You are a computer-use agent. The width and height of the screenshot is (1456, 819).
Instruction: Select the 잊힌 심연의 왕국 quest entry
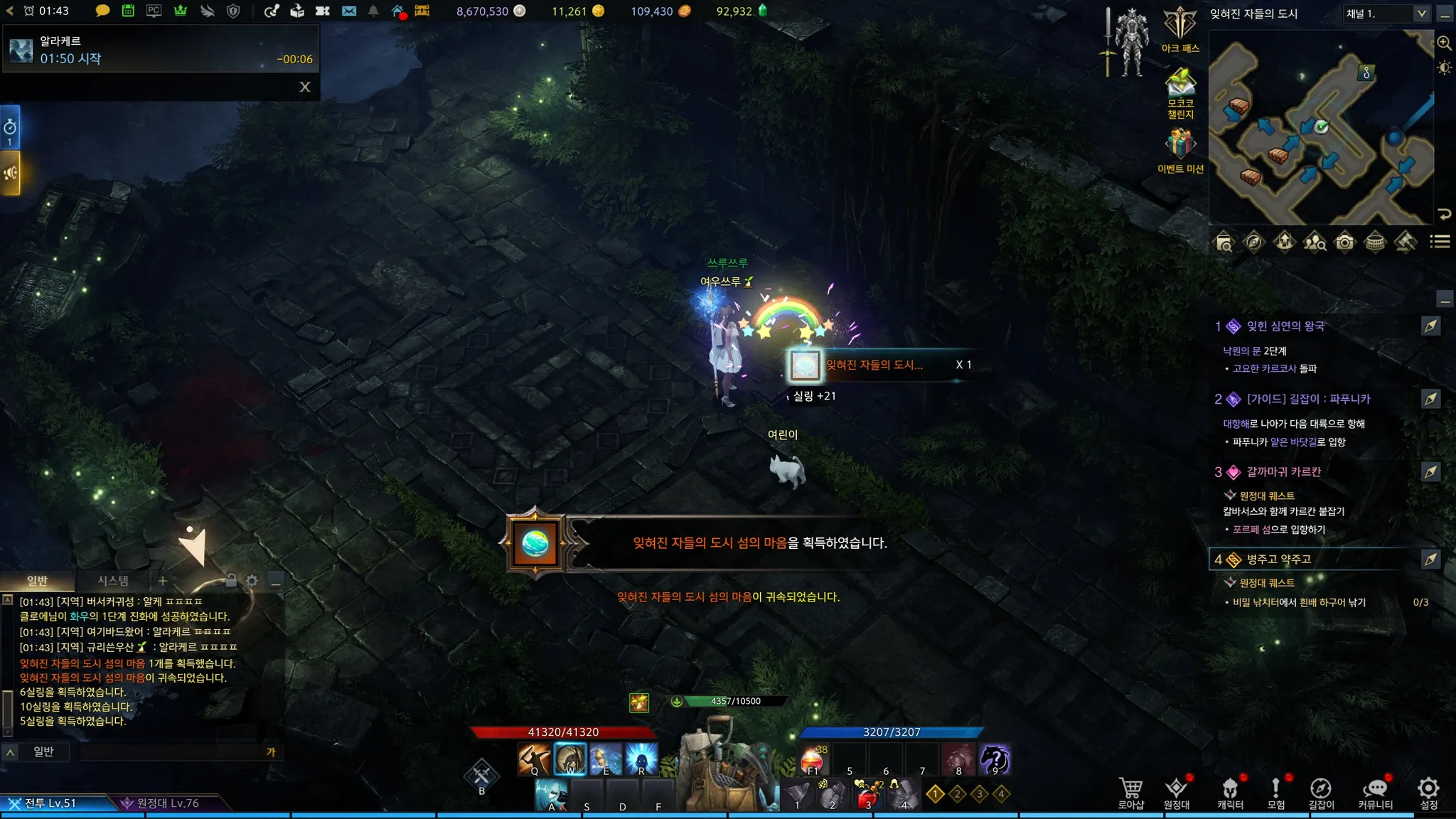(x=1285, y=326)
